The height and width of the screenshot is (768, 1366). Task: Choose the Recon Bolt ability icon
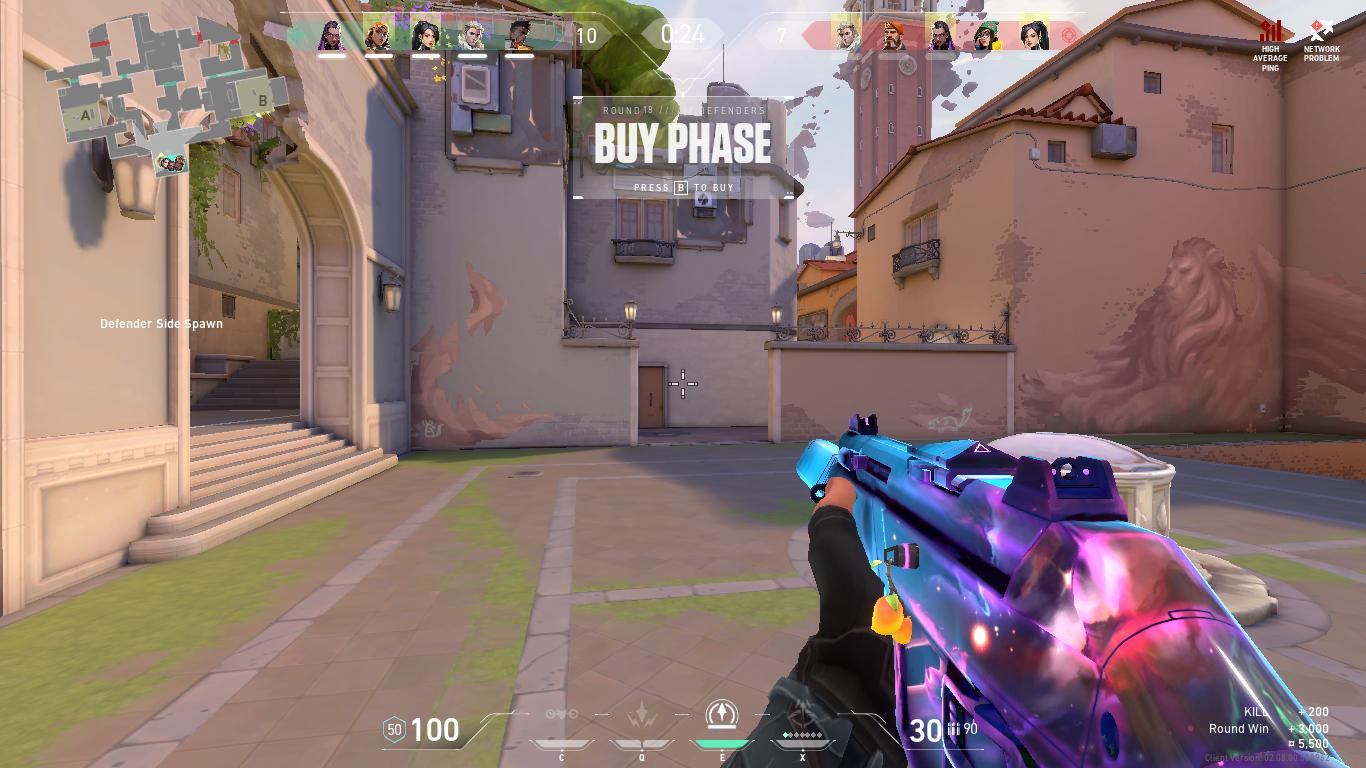[720, 715]
